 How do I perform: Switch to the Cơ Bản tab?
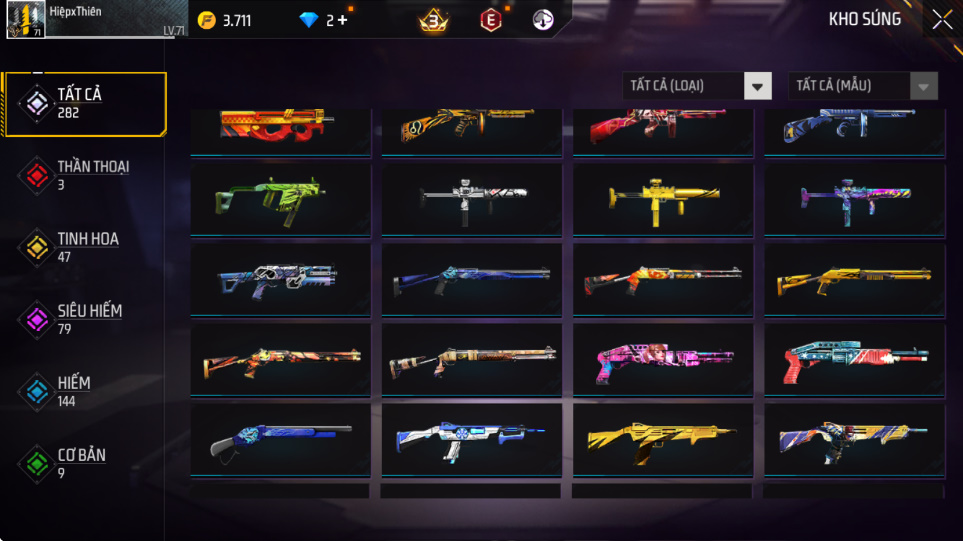click(x=84, y=463)
